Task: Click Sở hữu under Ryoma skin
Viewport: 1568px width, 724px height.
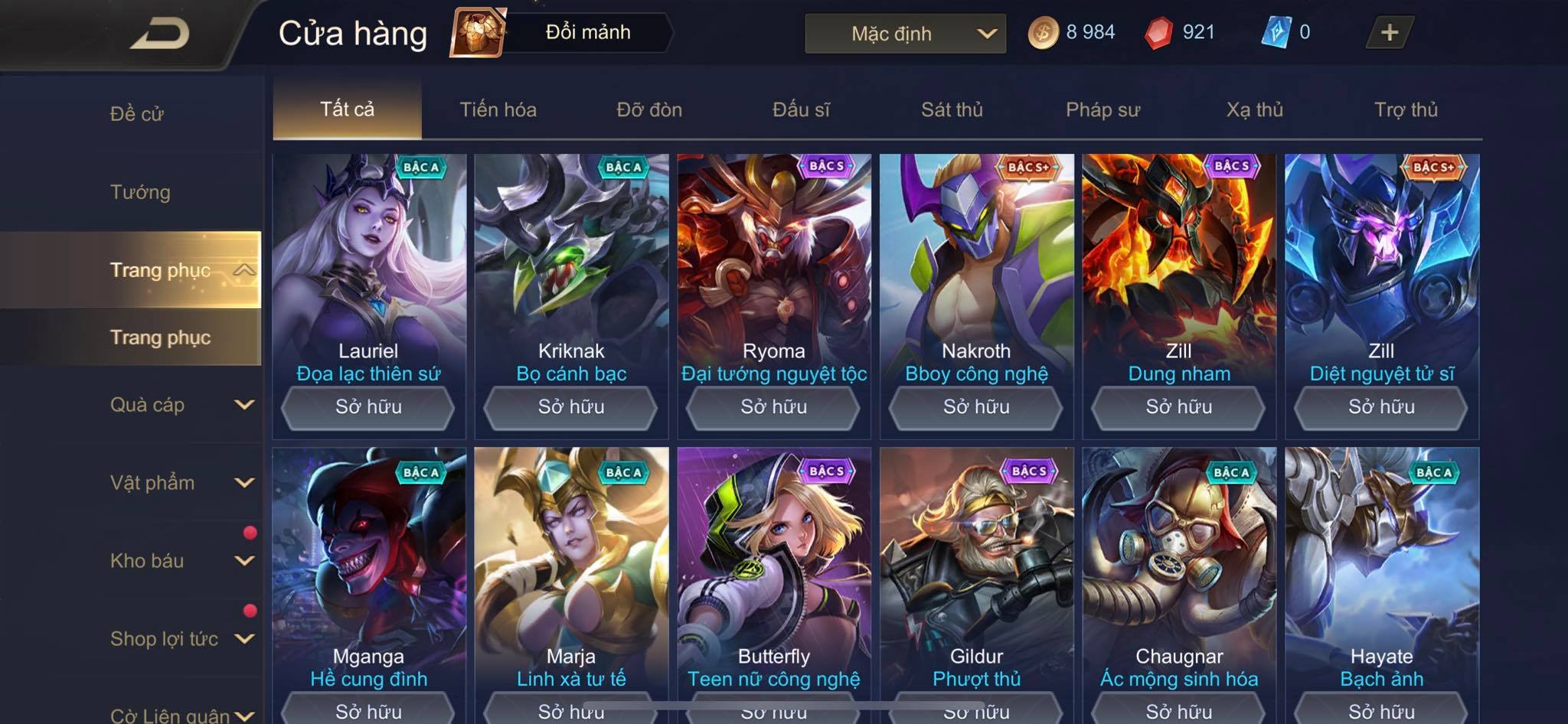Action: pyautogui.click(x=773, y=407)
